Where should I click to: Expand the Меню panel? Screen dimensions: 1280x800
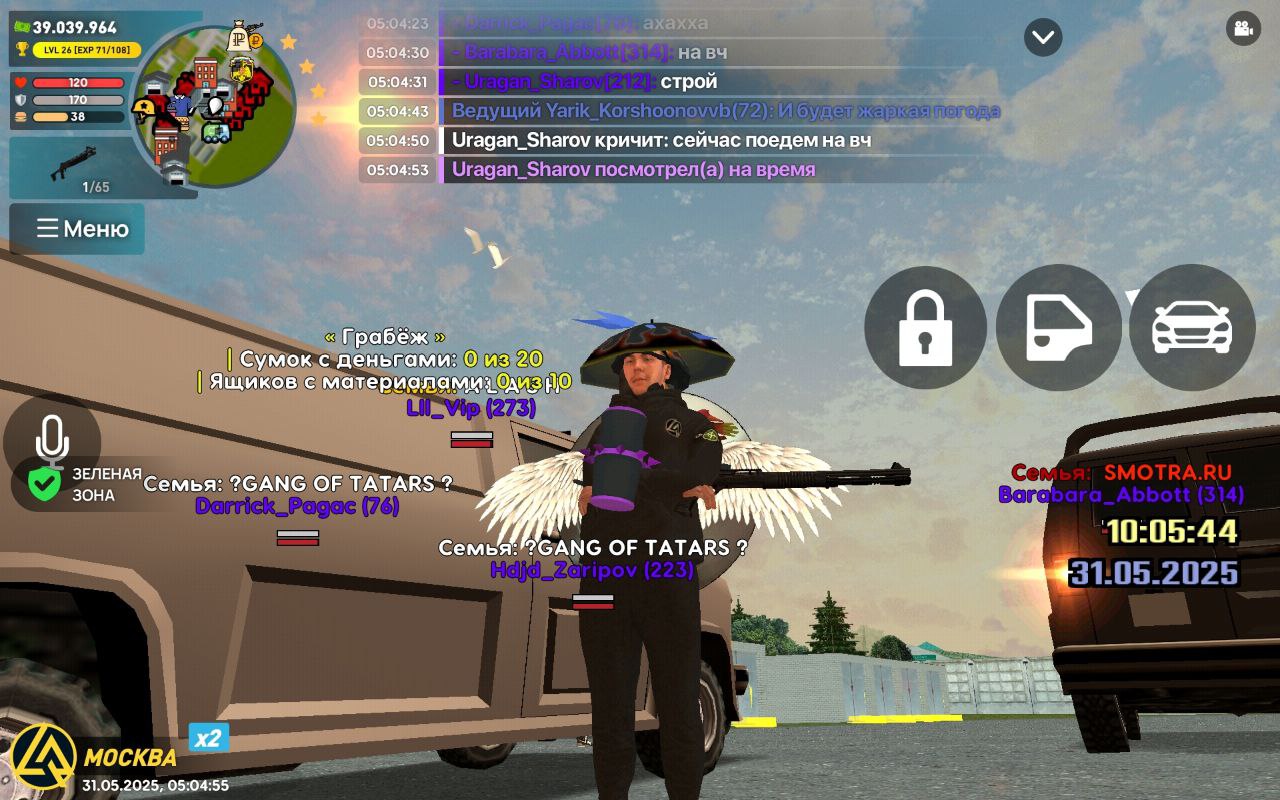(77, 229)
